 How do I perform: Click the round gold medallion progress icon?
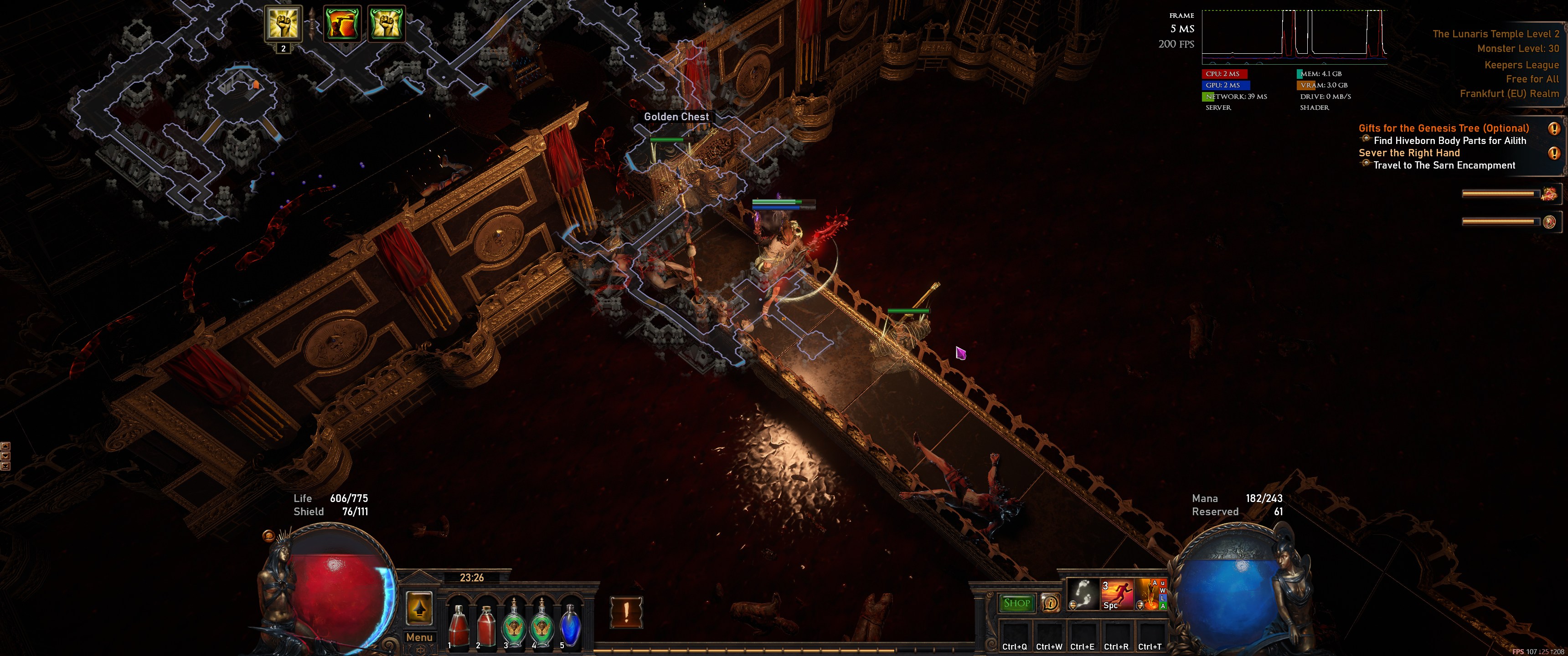click(1549, 221)
